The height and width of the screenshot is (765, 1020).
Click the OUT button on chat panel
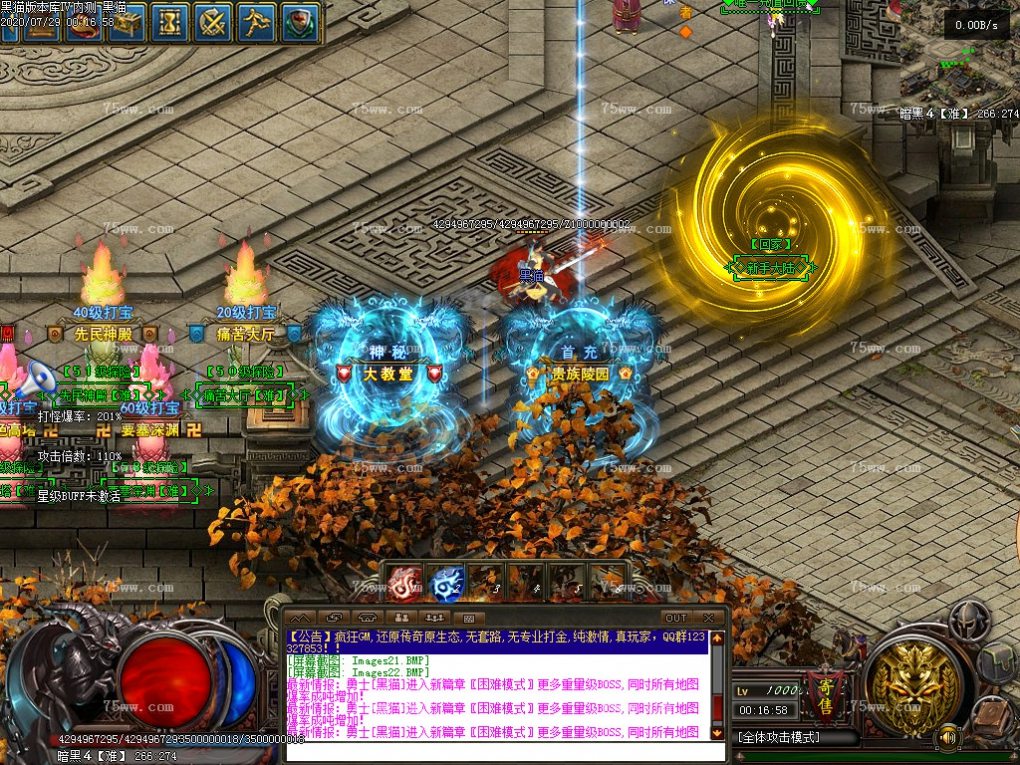[x=676, y=618]
